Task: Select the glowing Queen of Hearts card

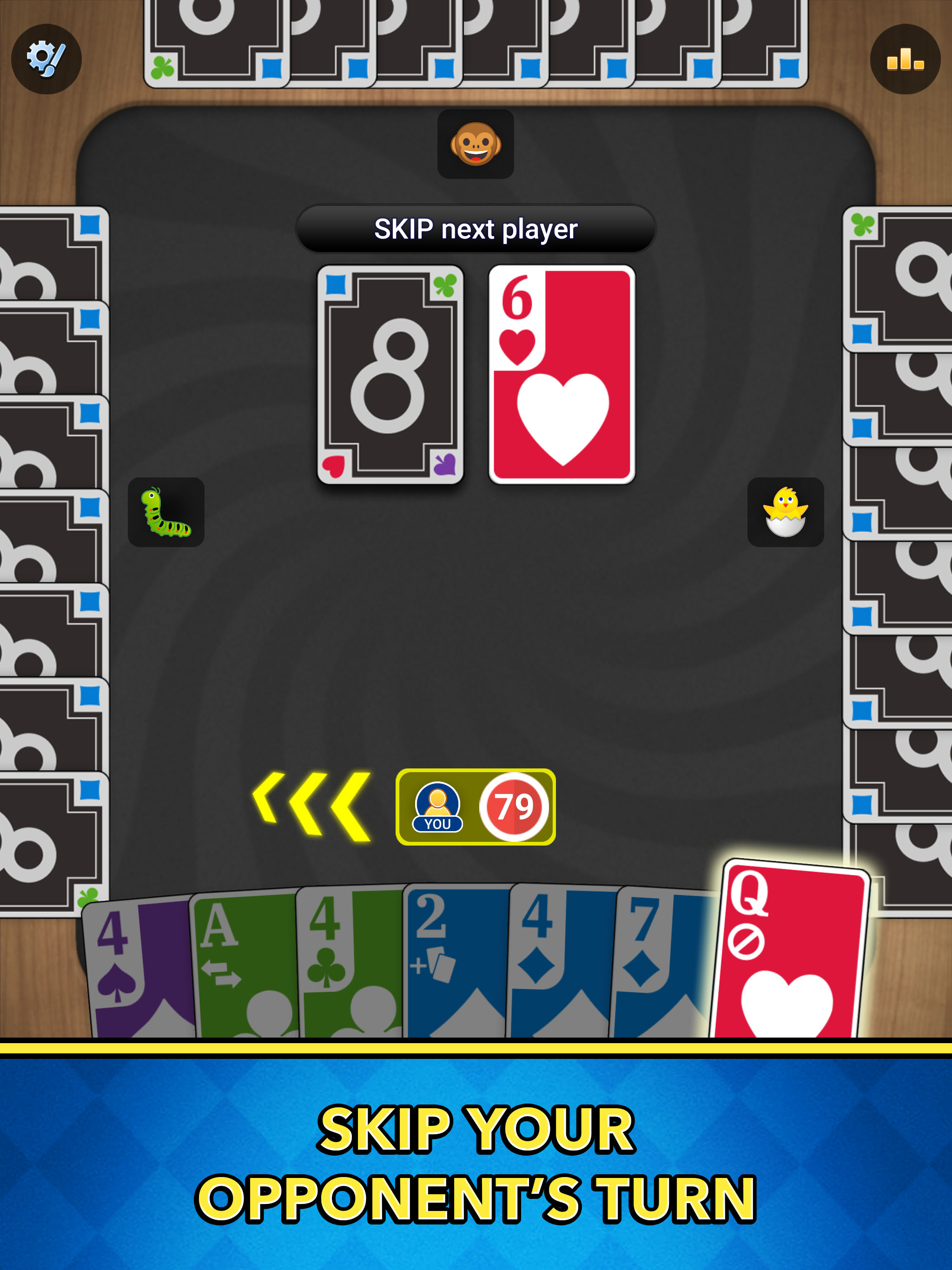Action: pyautogui.click(x=793, y=953)
